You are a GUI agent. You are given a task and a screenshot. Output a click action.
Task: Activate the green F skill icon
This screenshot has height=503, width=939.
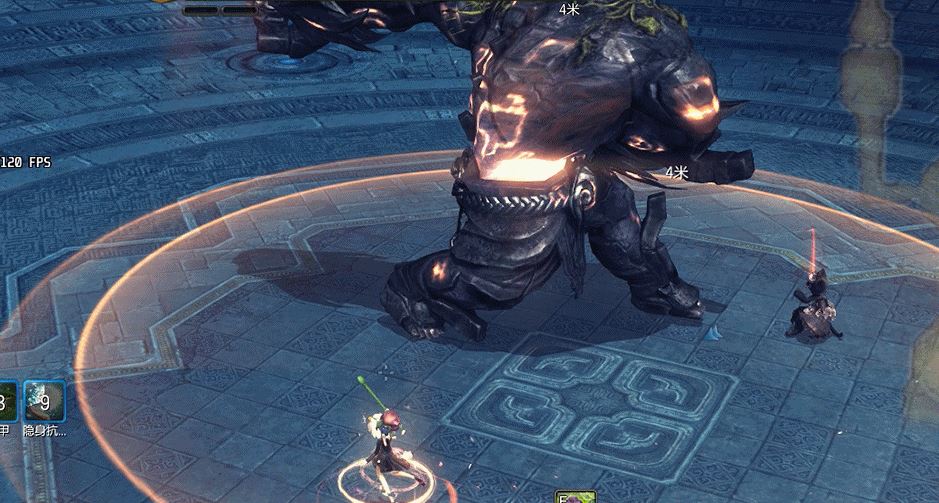(x=576, y=497)
